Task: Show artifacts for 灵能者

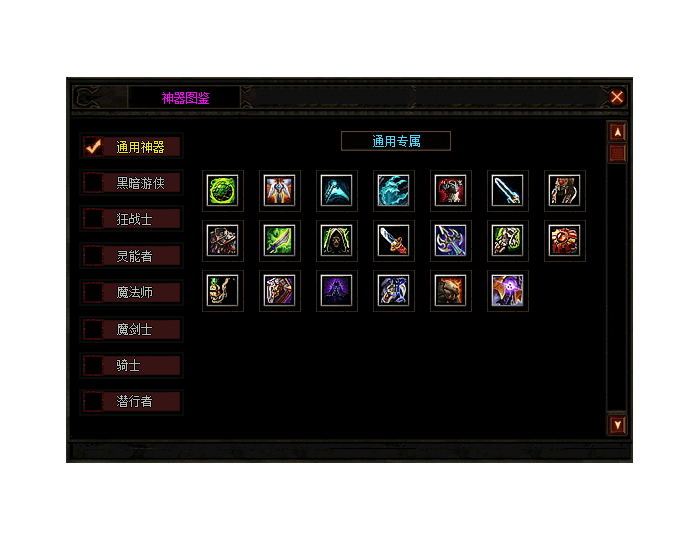Action: [x=132, y=256]
